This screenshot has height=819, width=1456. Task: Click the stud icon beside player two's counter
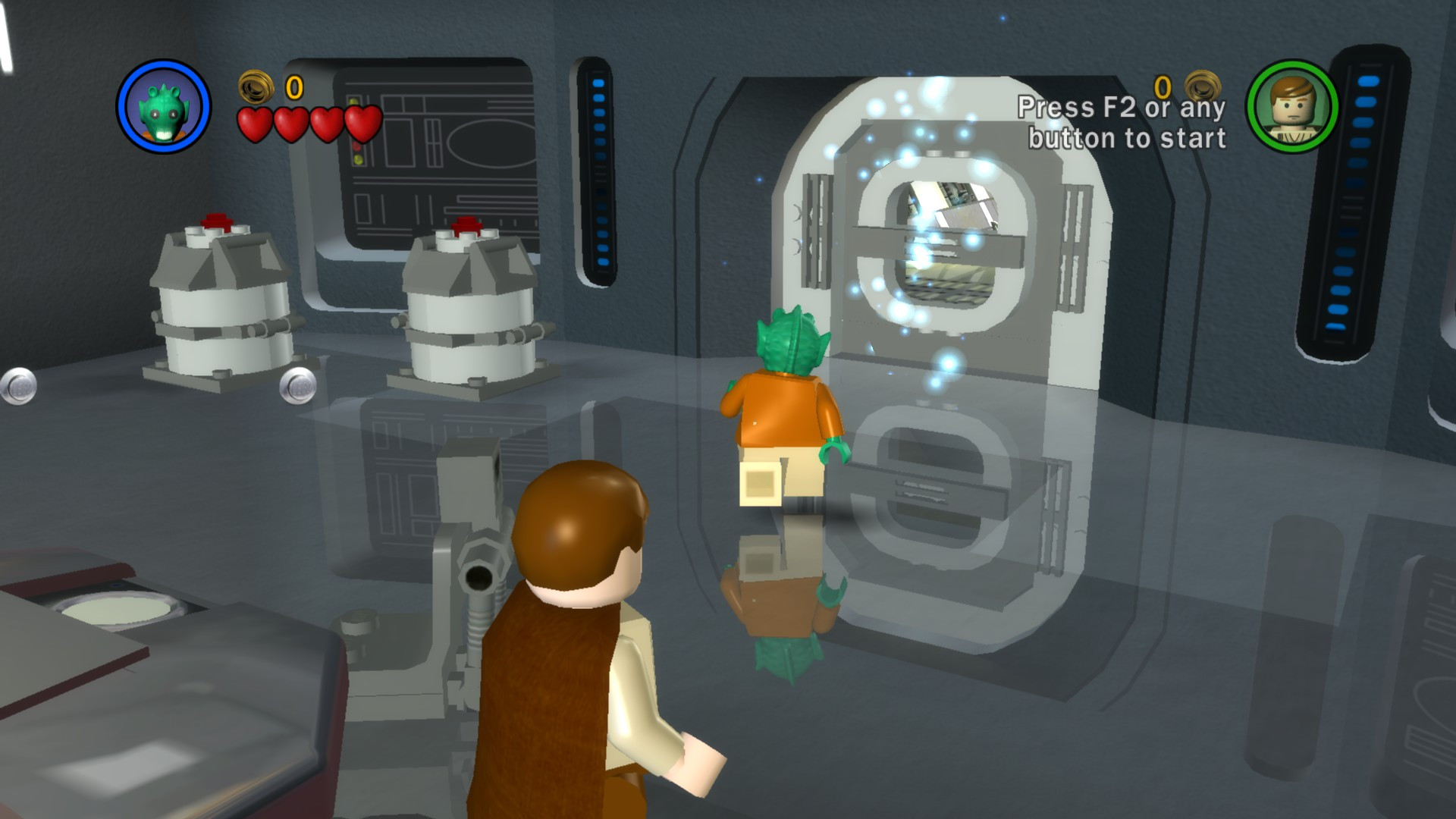coord(1203,86)
